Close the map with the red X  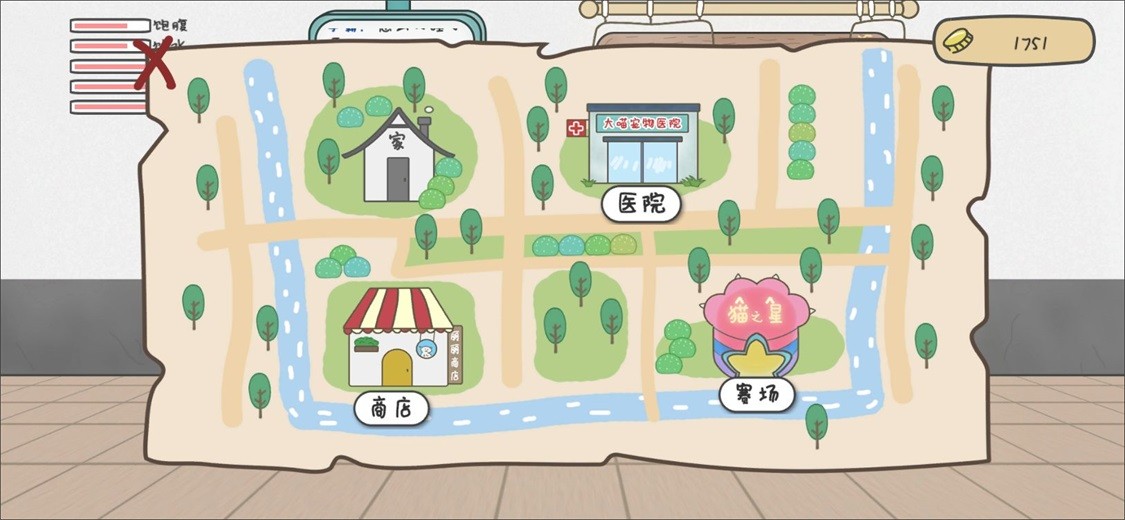[153, 64]
